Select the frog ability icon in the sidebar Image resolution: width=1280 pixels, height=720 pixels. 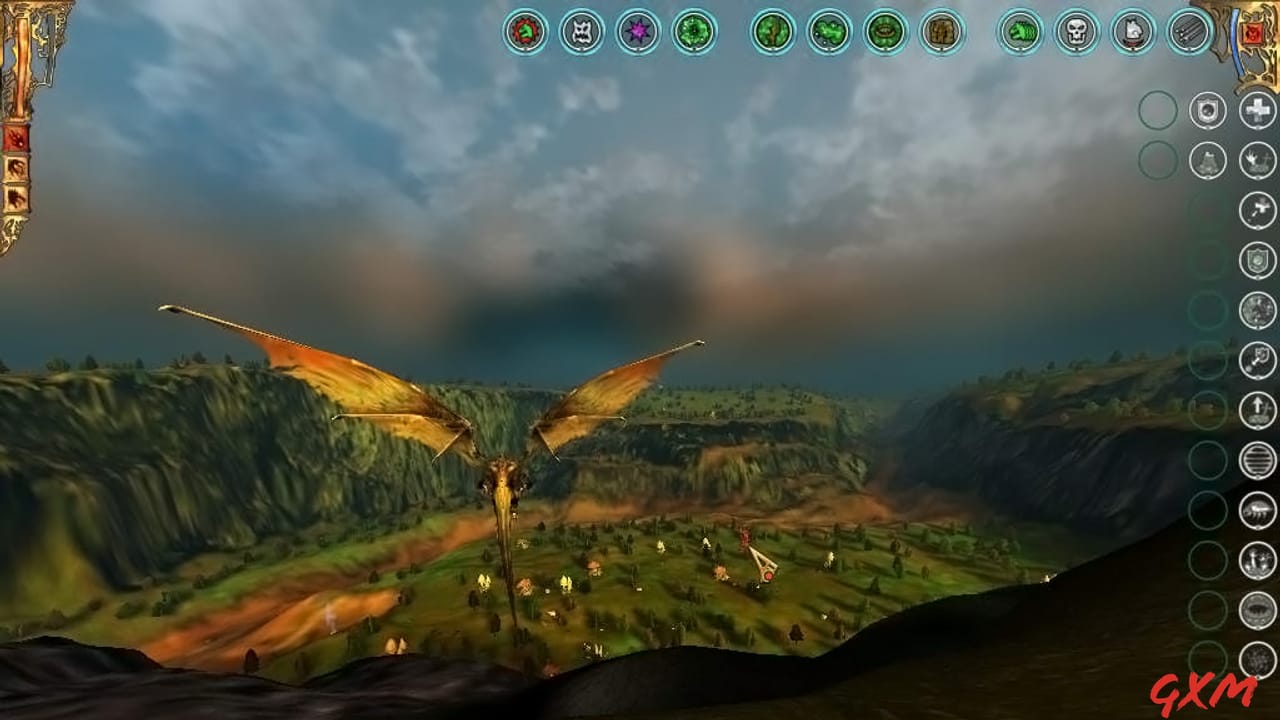pos(1207,160)
